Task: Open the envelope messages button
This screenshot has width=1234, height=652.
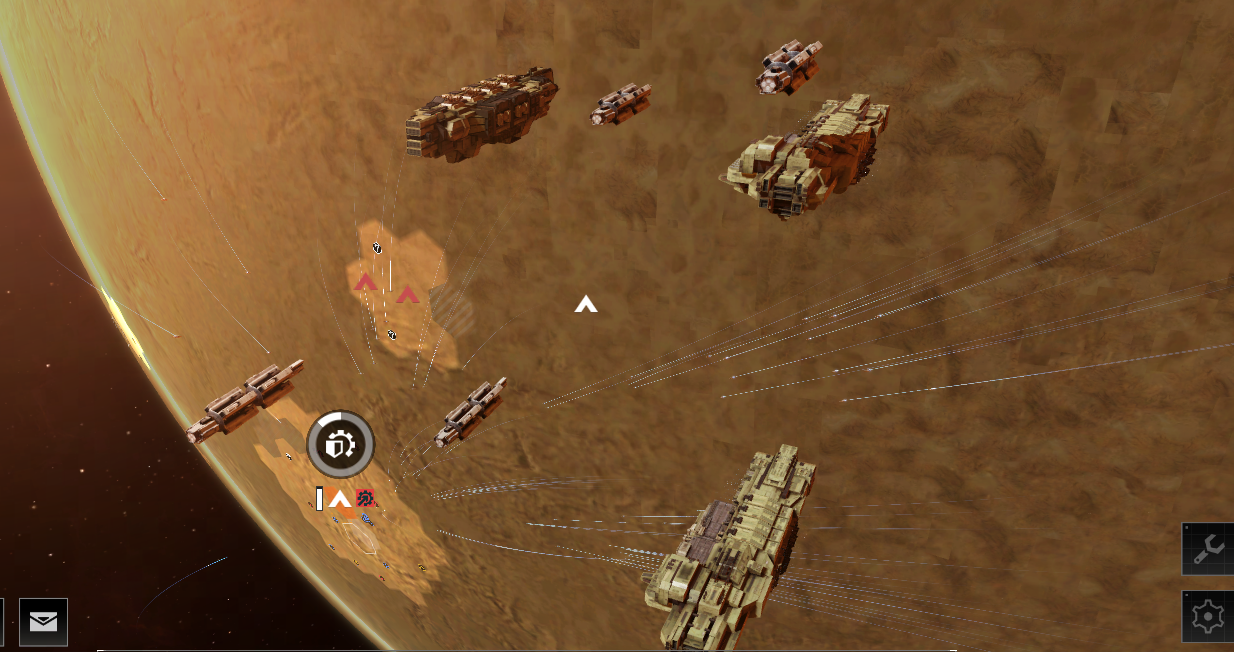Action: point(43,622)
